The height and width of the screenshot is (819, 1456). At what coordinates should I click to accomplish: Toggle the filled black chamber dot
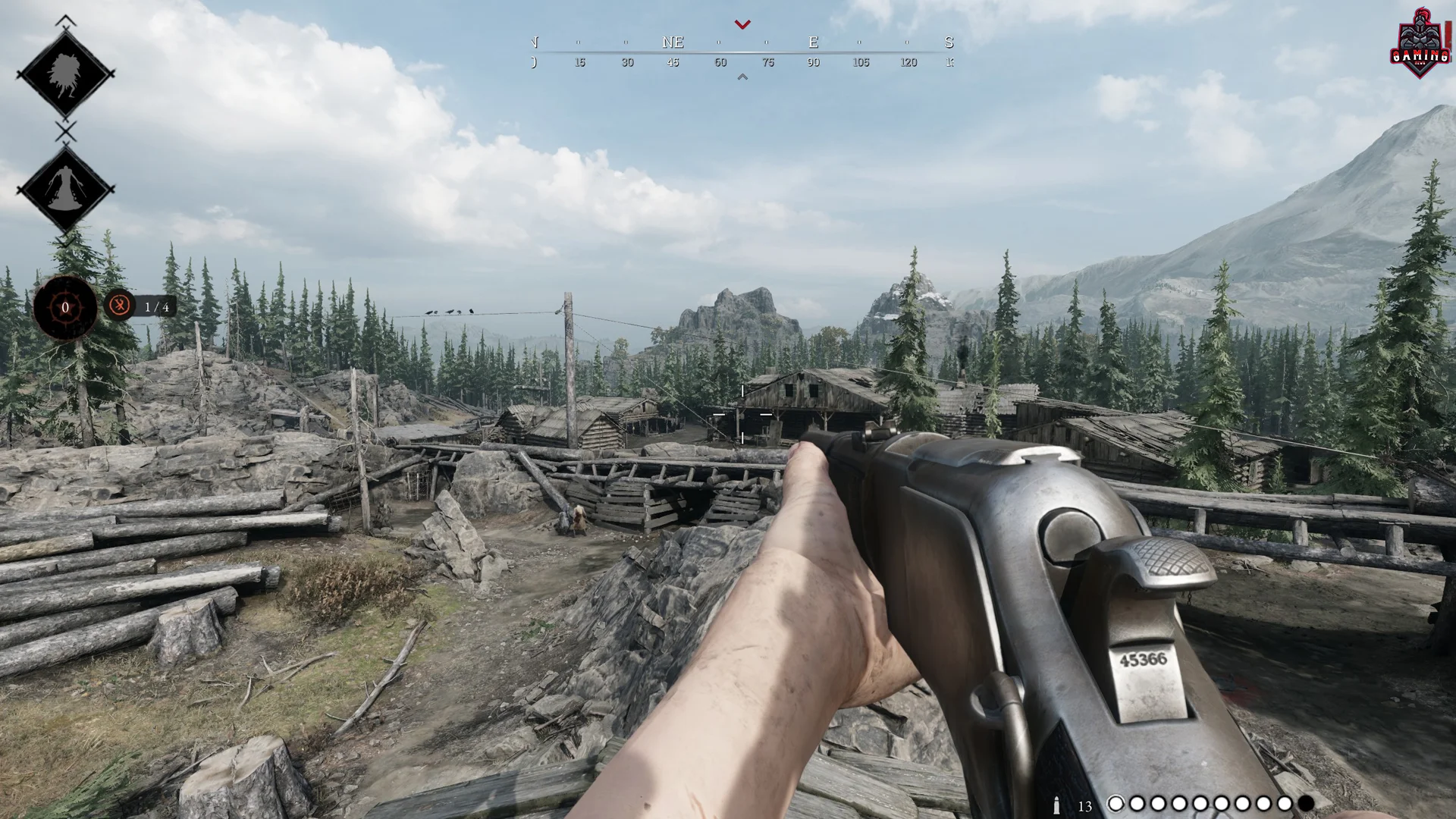[x=1306, y=804]
